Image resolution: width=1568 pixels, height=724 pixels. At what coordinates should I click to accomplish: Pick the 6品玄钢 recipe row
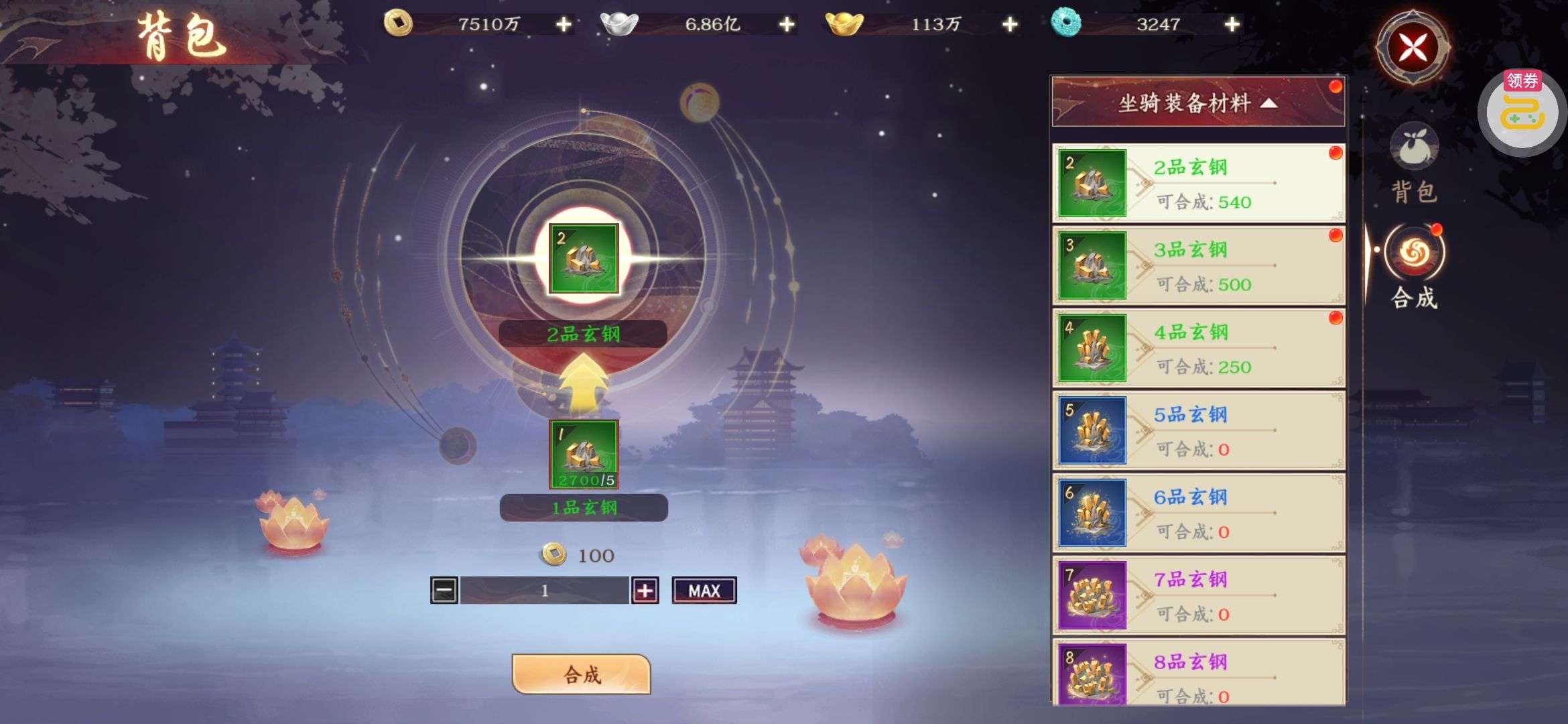coord(1197,513)
